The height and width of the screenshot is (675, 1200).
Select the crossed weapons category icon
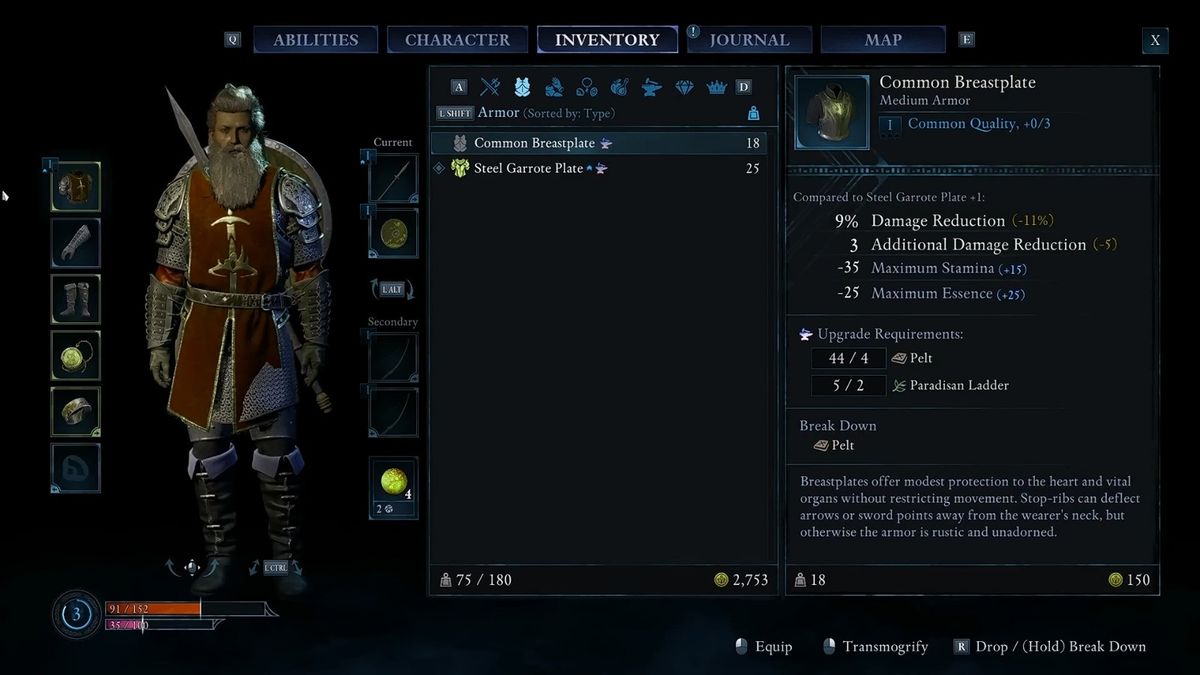pos(490,87)
